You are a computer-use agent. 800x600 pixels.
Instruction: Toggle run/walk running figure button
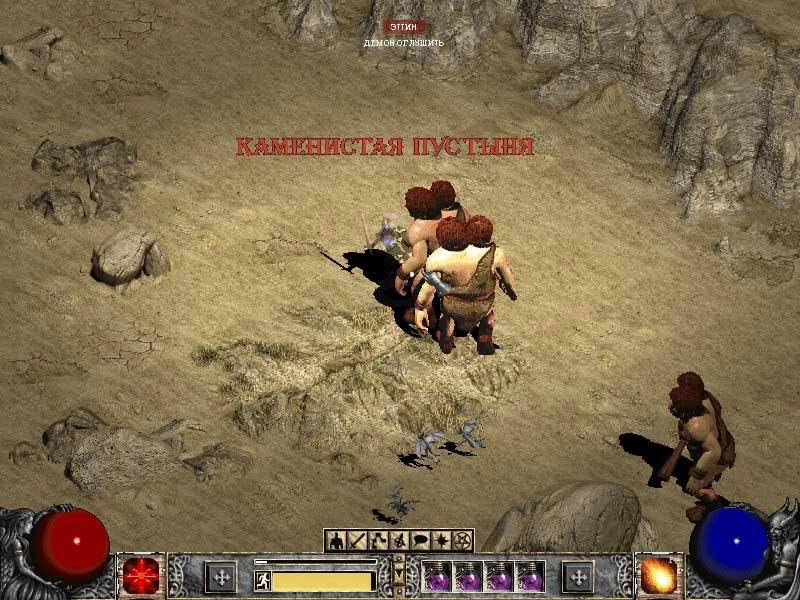pos(263,580)
